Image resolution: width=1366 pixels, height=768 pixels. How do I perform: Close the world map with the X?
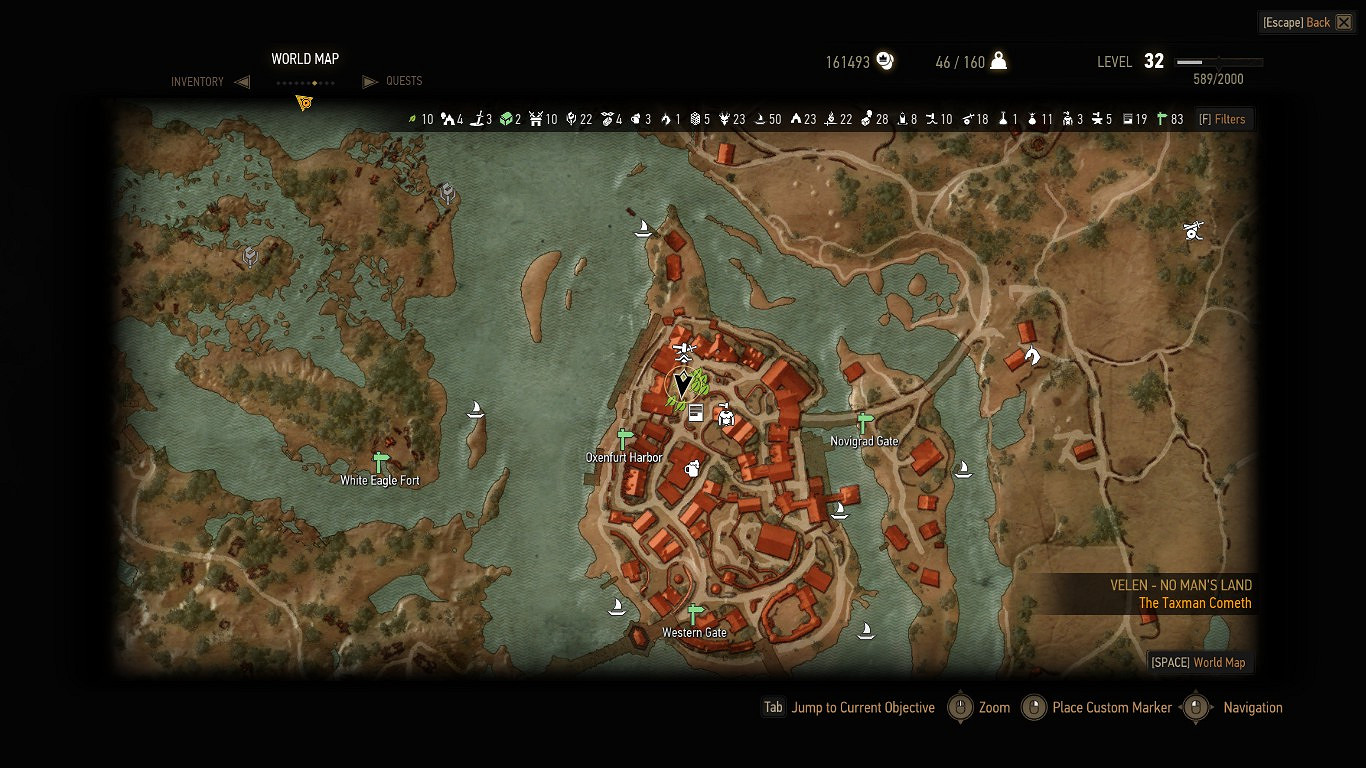pos(1343,22)
